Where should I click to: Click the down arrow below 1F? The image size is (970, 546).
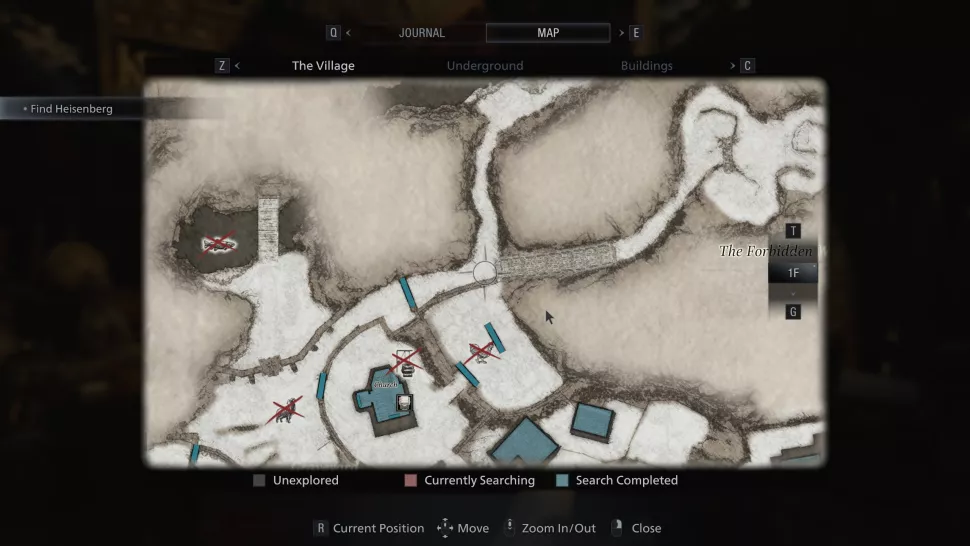click(793, 292)
